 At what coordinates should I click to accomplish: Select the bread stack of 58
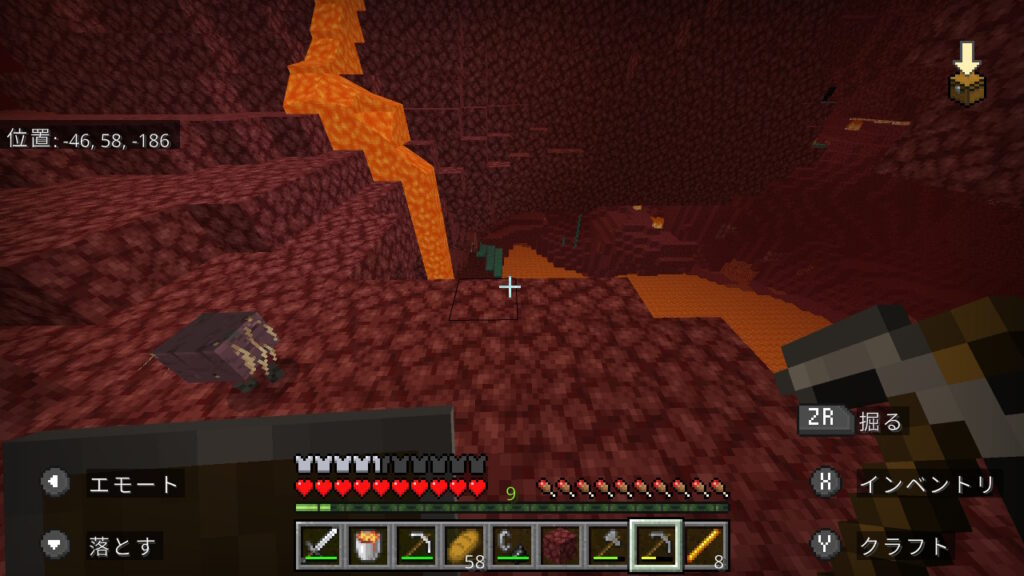(464, 546)
